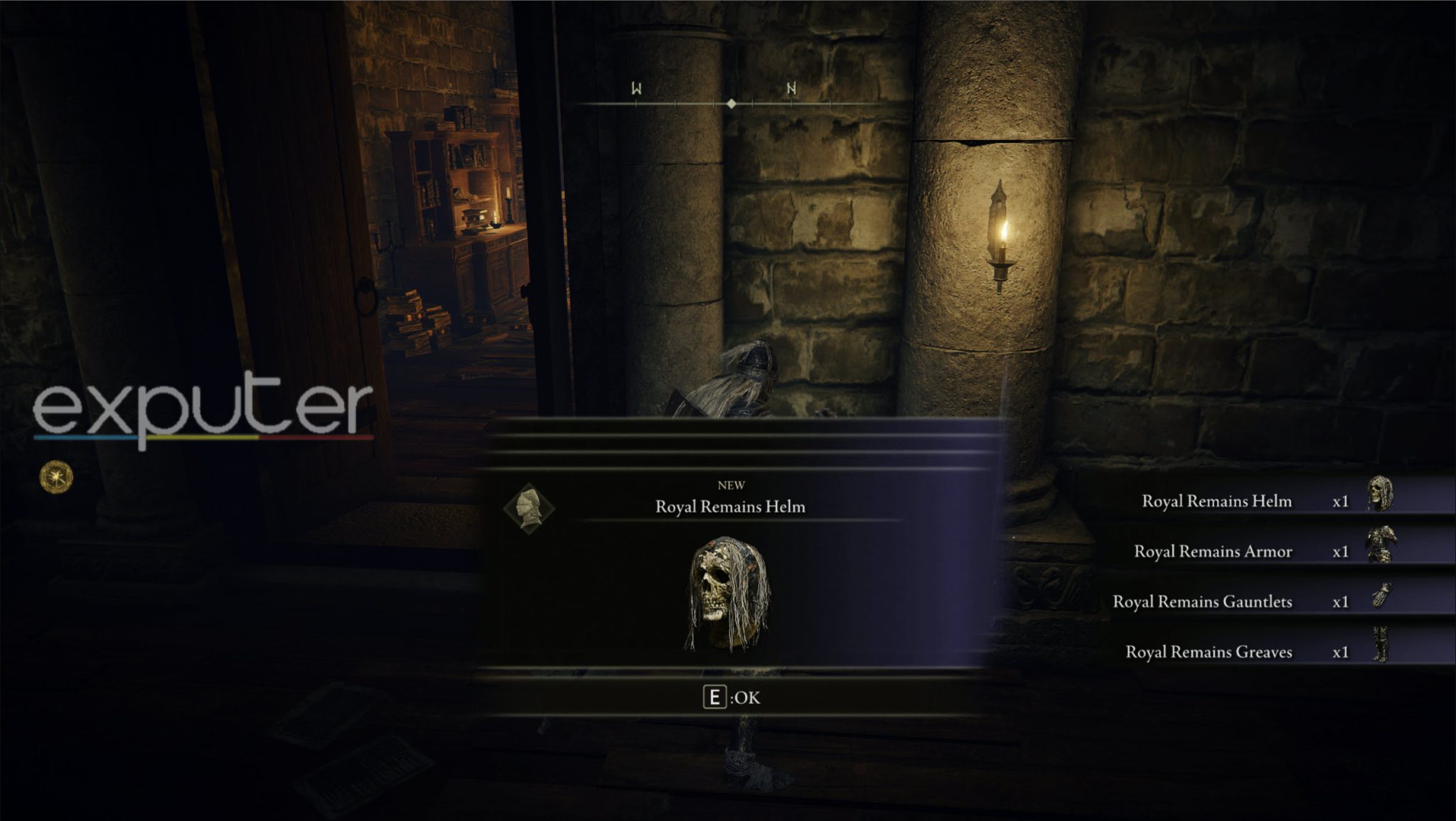Screen dimensions: 1456x821
Task: Click the helm silhouette icon beside NEW label
Action: [x=530, y=506]
